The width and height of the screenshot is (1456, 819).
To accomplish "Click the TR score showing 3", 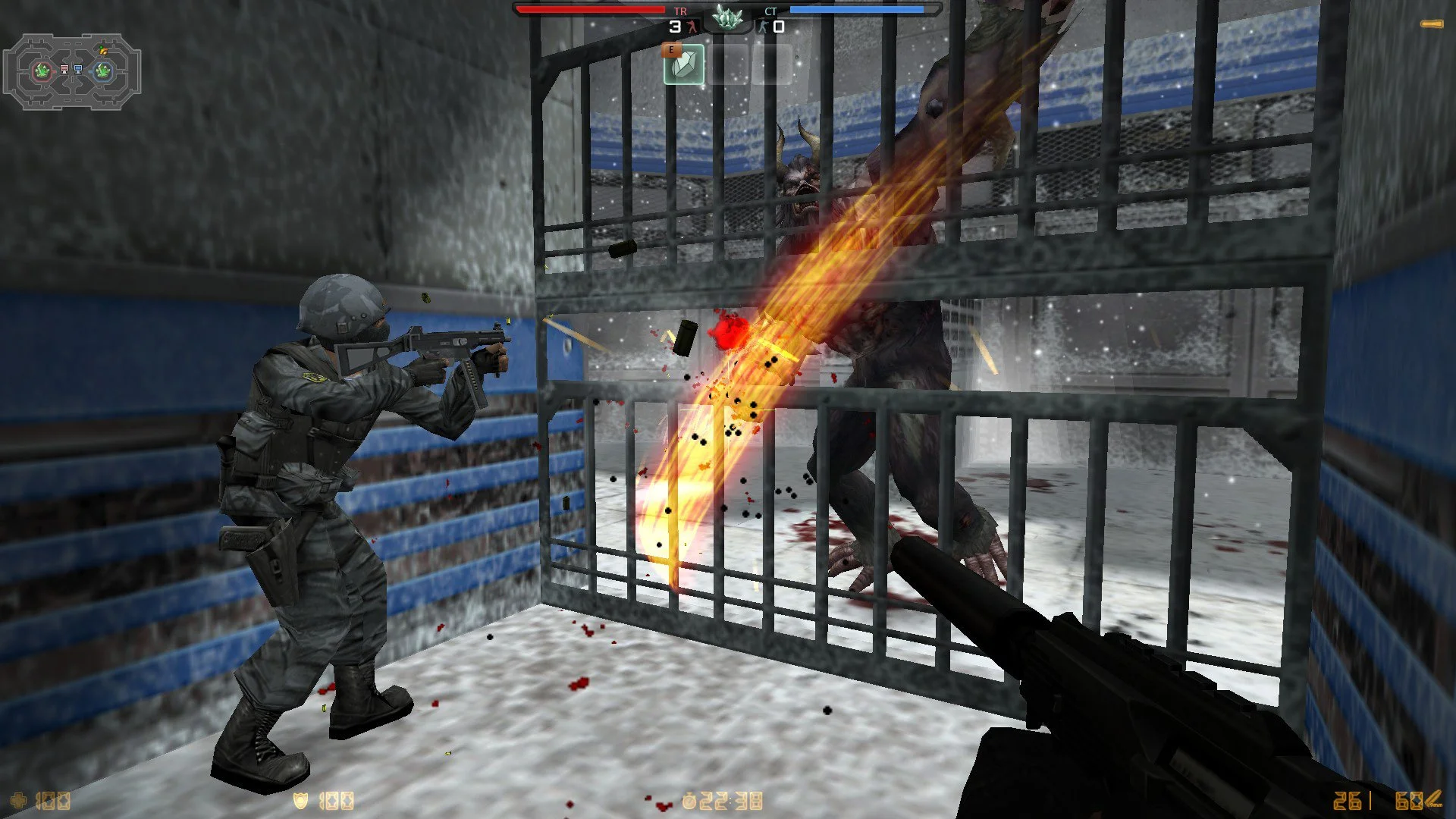I will [x=675, y=25].
